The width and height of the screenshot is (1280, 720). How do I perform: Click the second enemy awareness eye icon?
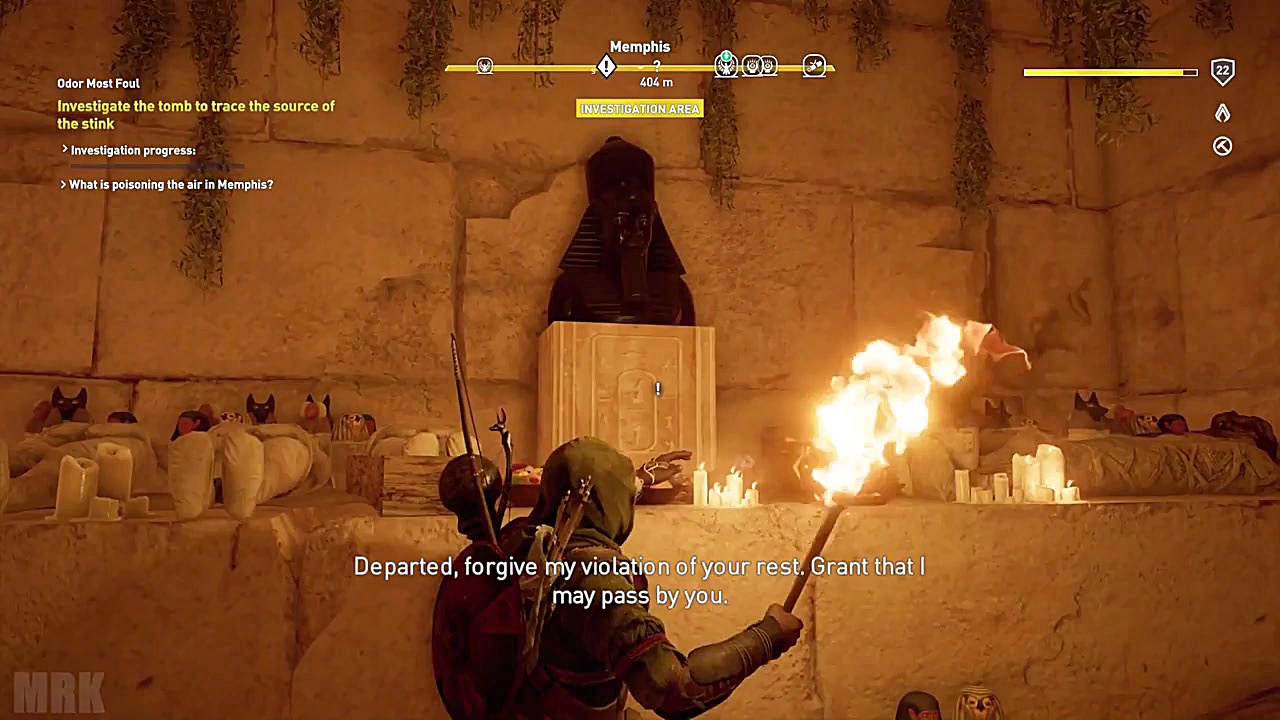pos(766,65)
